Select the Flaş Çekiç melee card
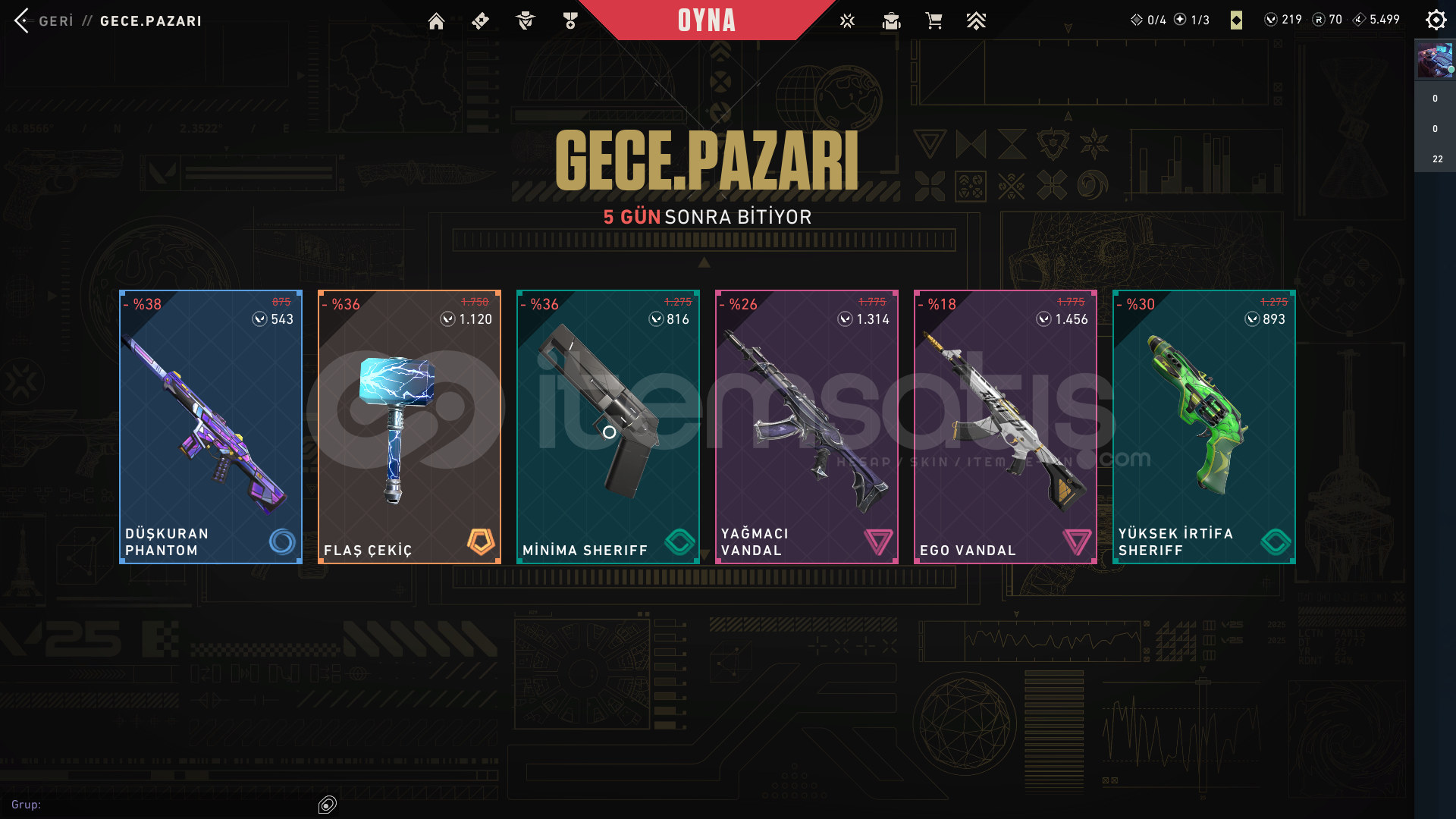 (409, 426)
